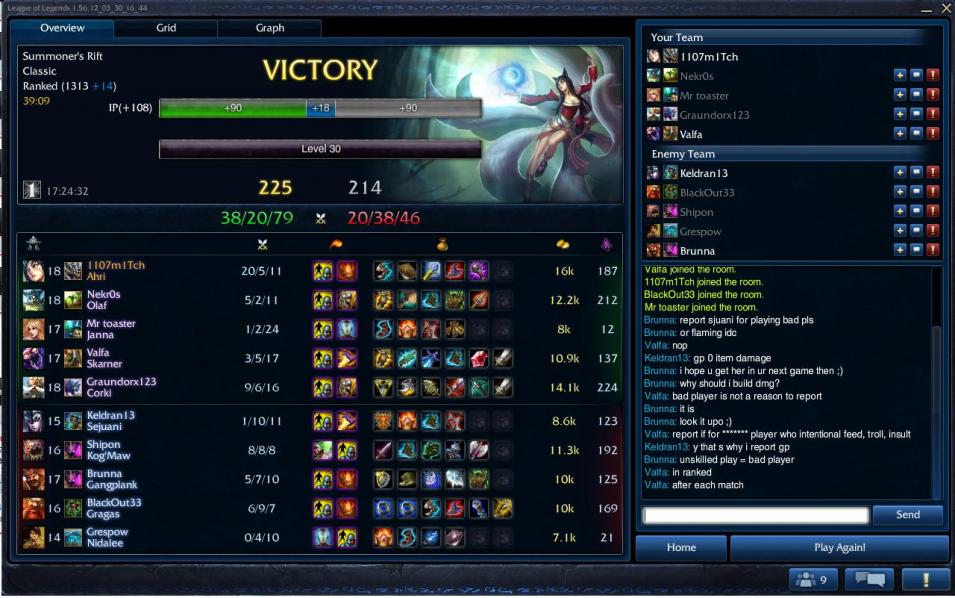This screenshot has width=955, height=598.
Task: Close the League of Legends window
Action: pos(946,8)
